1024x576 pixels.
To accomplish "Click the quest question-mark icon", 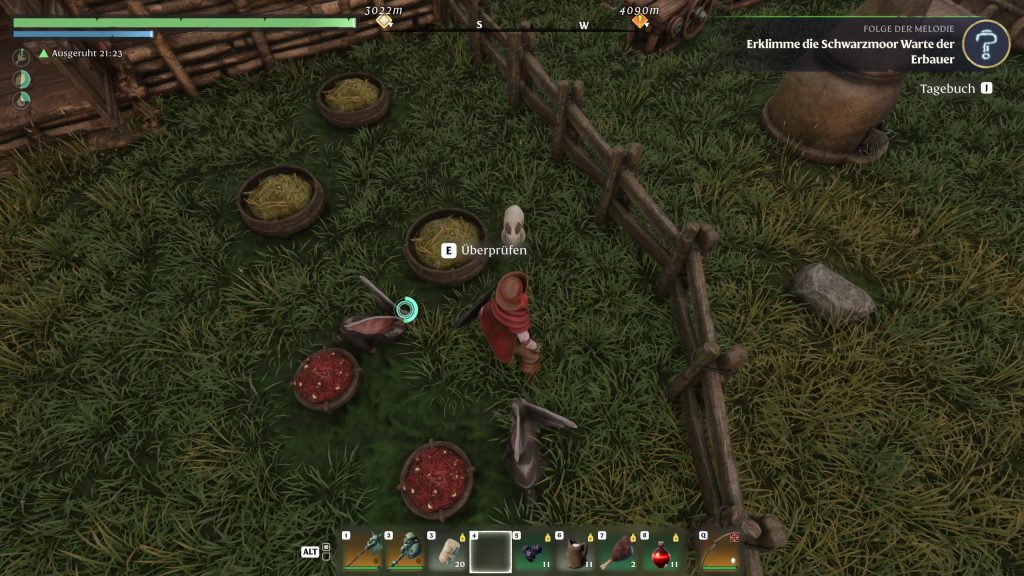I will (985, 44).
